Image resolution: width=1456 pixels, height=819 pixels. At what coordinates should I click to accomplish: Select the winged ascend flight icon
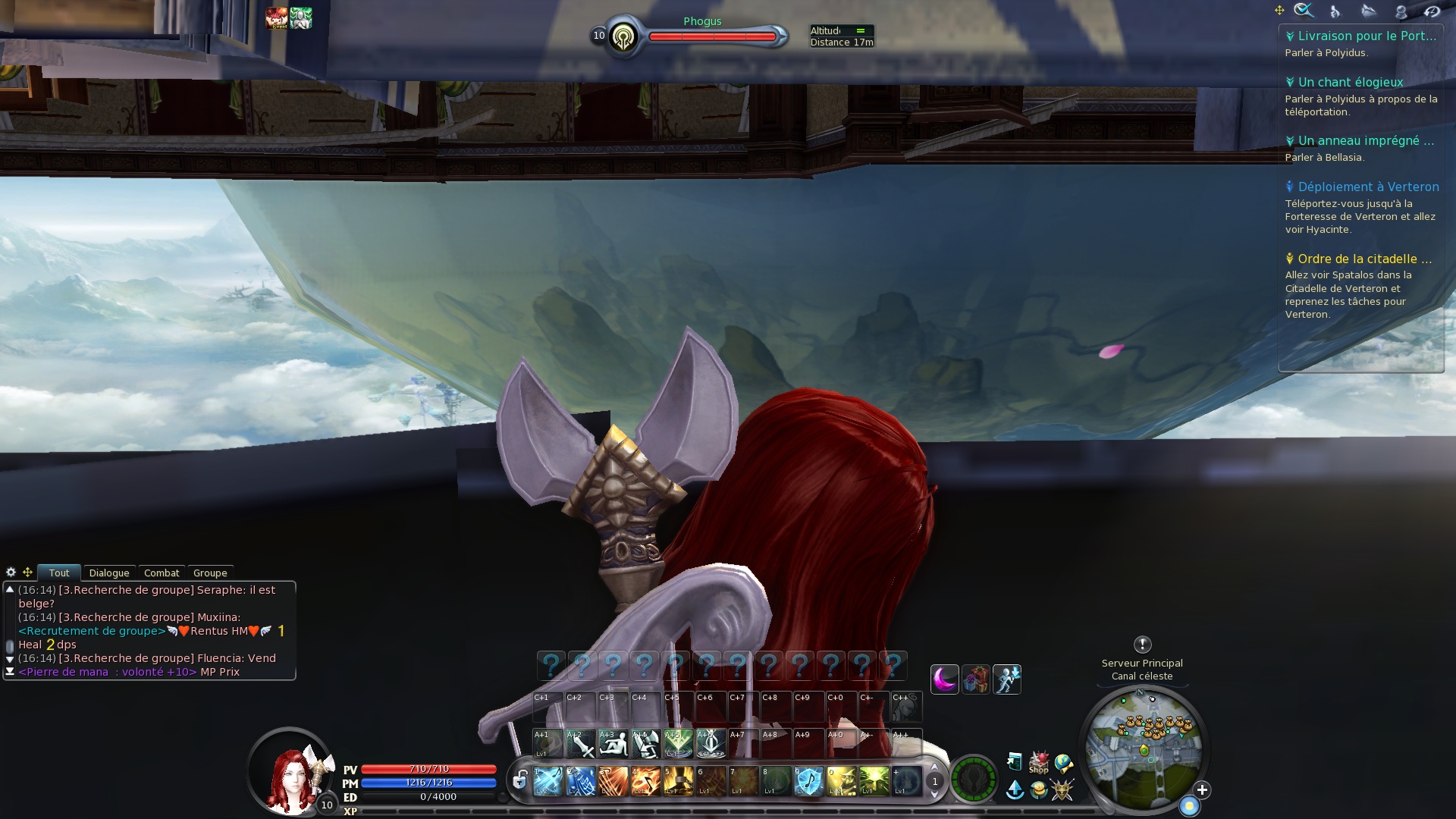pyautogui.click(x=1015, y=790)
